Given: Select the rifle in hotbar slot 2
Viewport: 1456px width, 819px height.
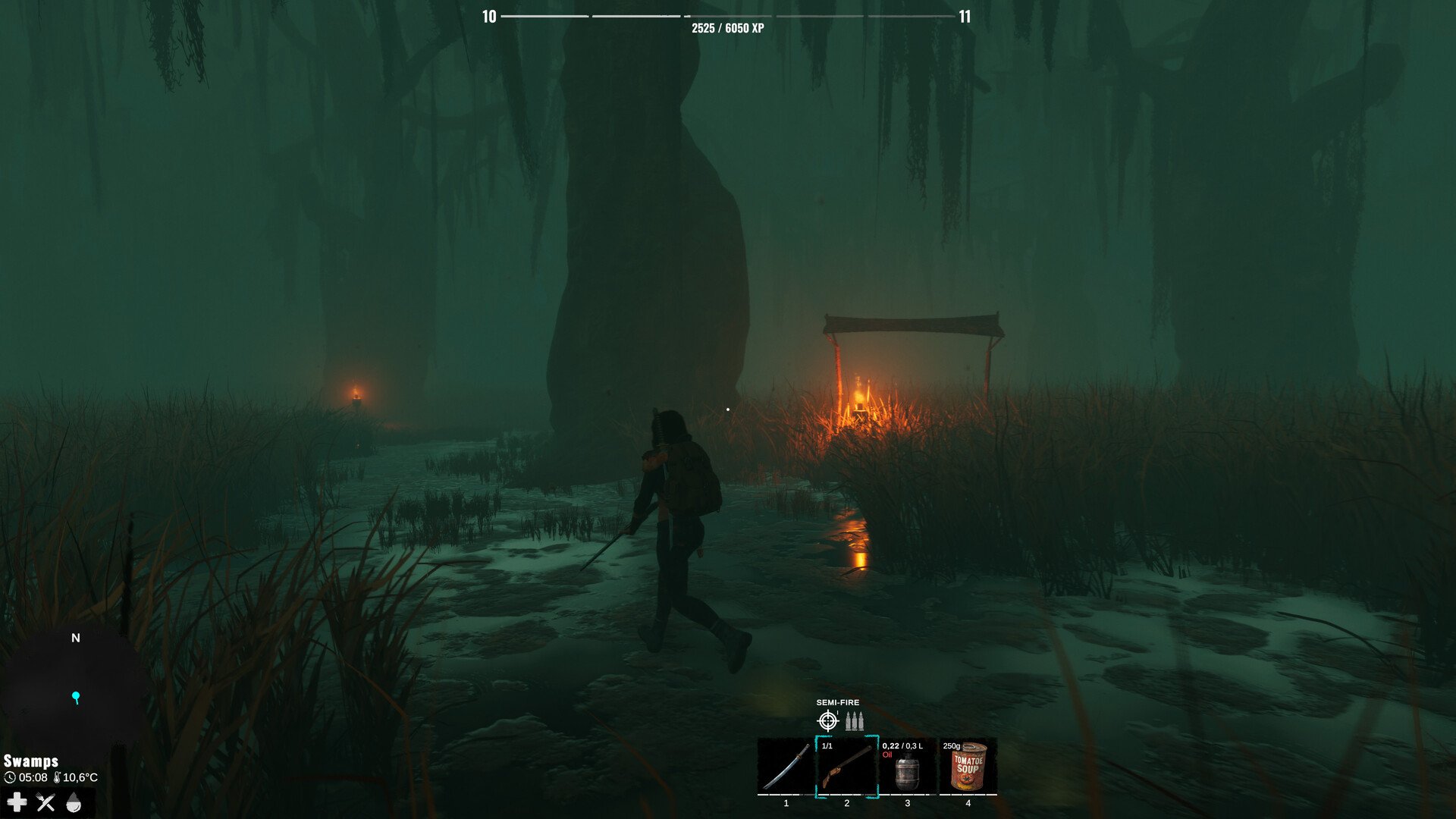Looking at the screenshot, I should coord(847,766).
